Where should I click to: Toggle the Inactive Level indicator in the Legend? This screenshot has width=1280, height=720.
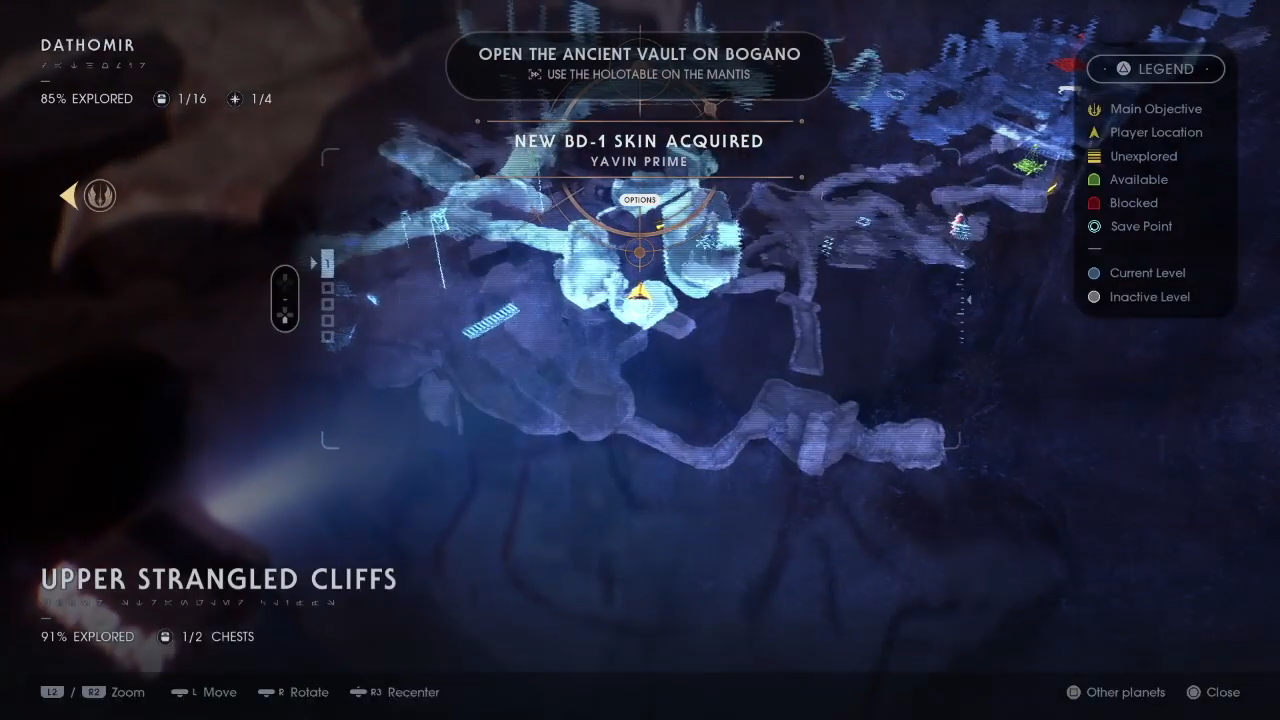click(1094, 296)
